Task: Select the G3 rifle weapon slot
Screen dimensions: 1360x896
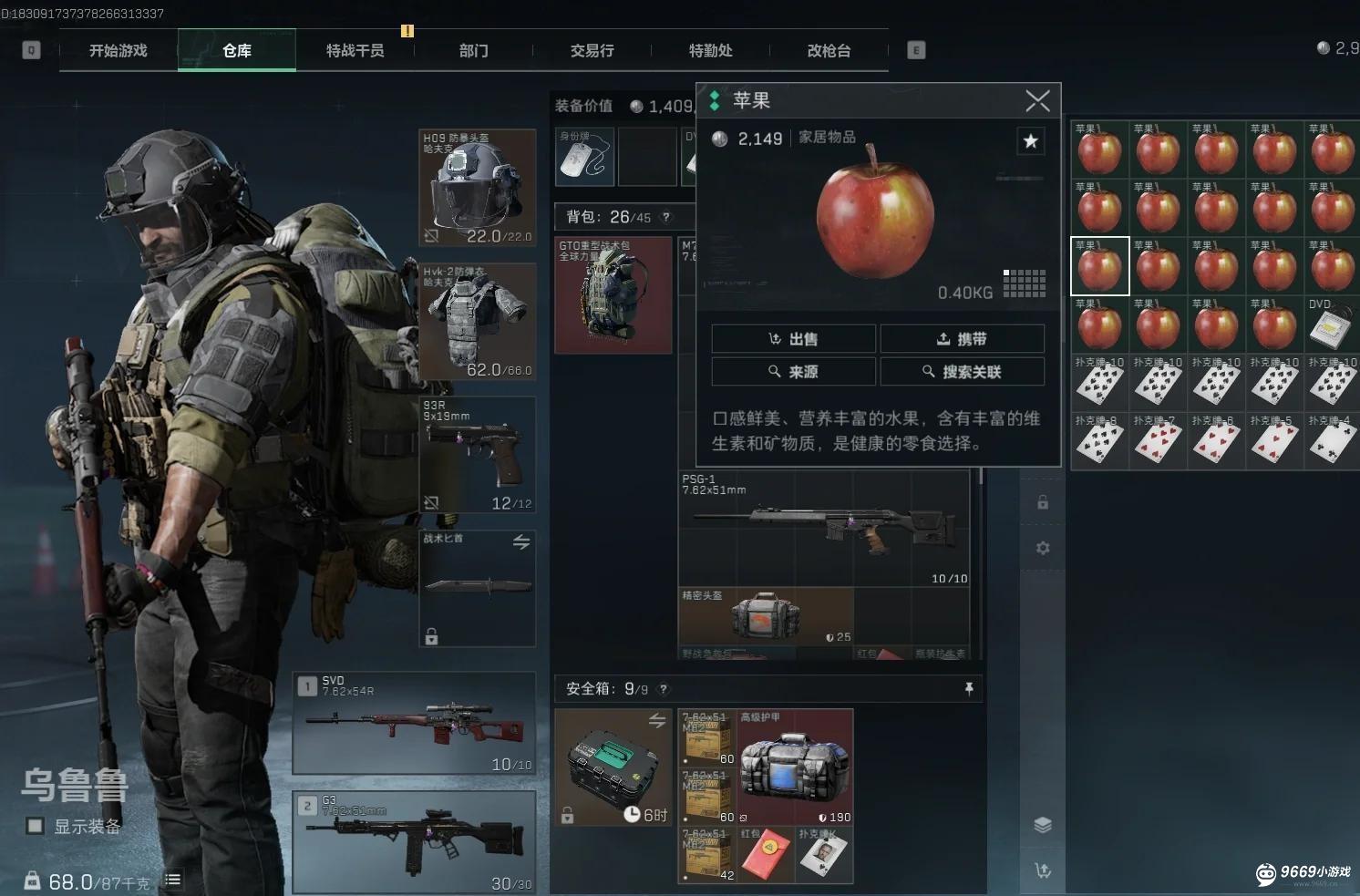Action: [414, 842]
